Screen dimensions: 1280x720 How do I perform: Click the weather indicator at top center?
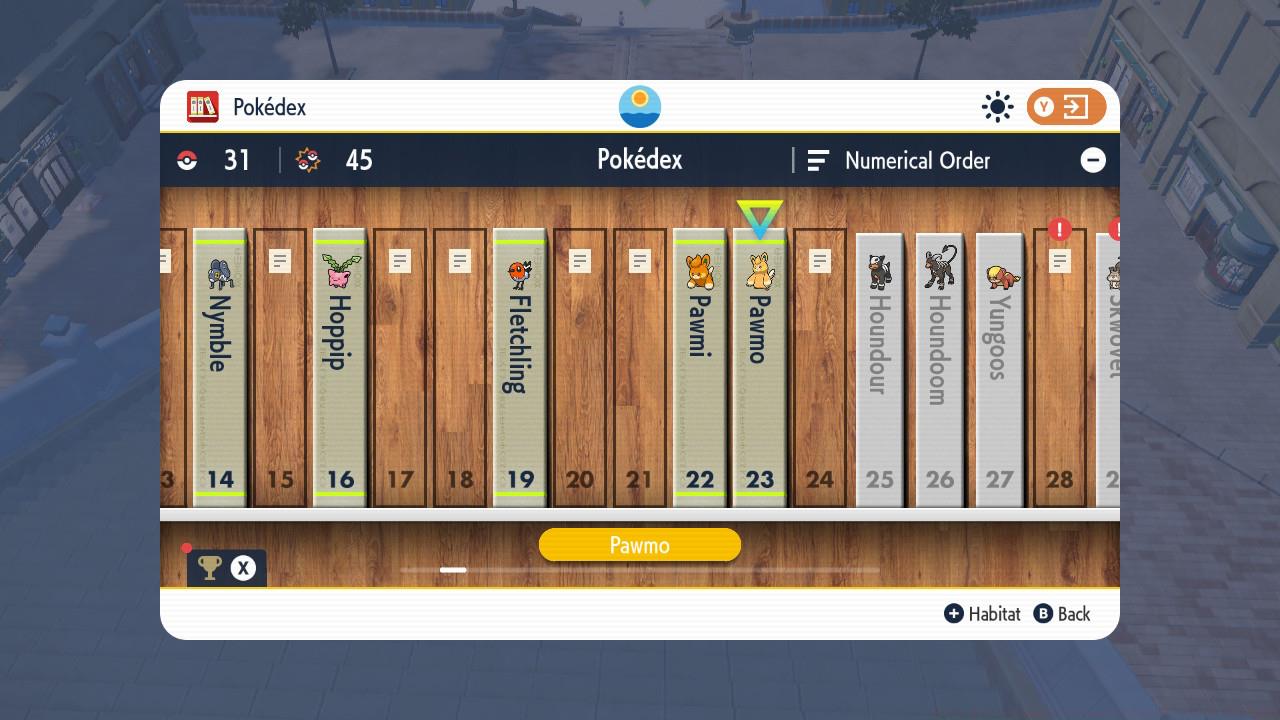pos(639,106)
